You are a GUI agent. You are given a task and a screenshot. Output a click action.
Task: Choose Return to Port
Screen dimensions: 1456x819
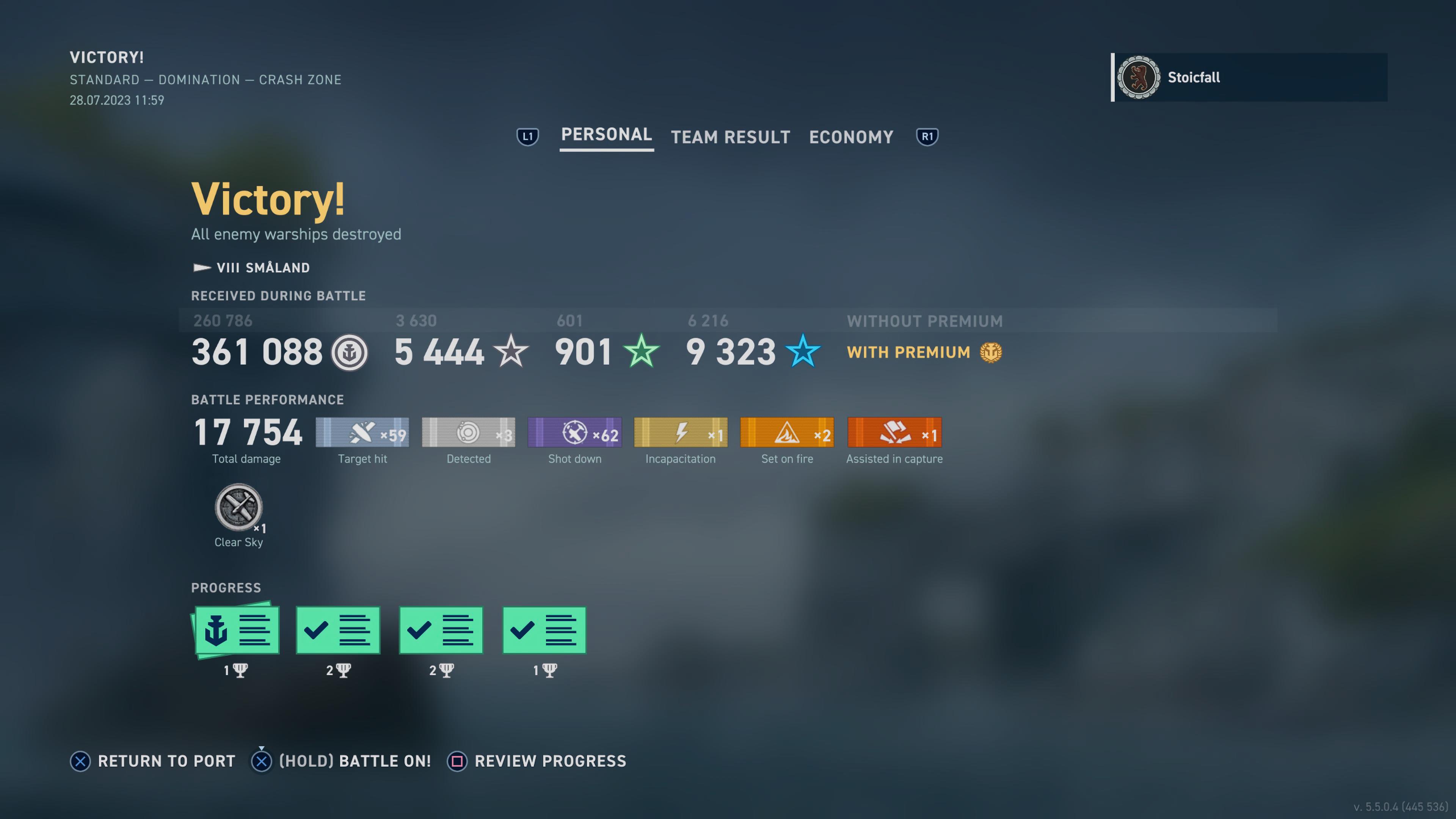click(152, 761)
